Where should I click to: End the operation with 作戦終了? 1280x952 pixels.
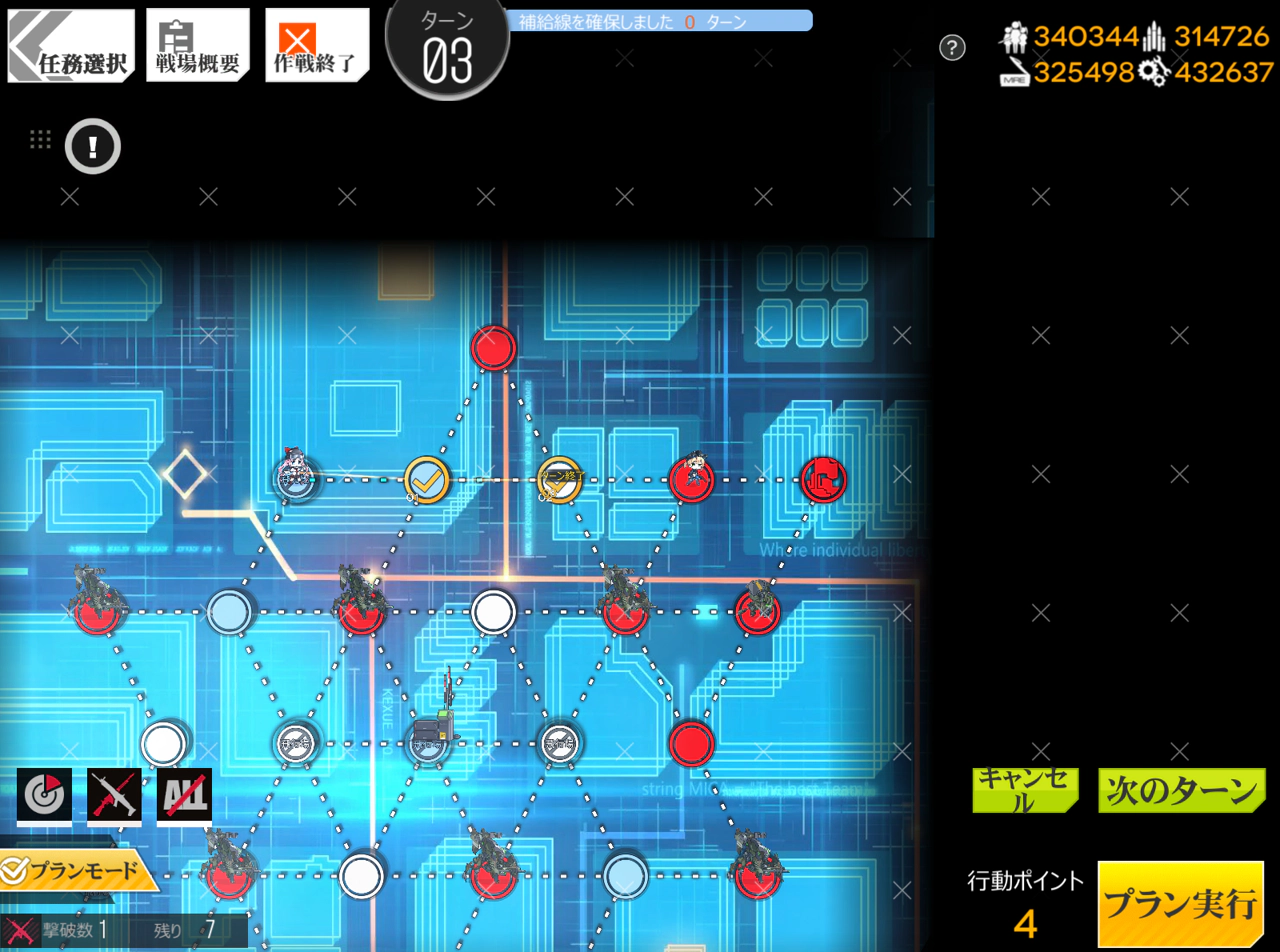316,46
